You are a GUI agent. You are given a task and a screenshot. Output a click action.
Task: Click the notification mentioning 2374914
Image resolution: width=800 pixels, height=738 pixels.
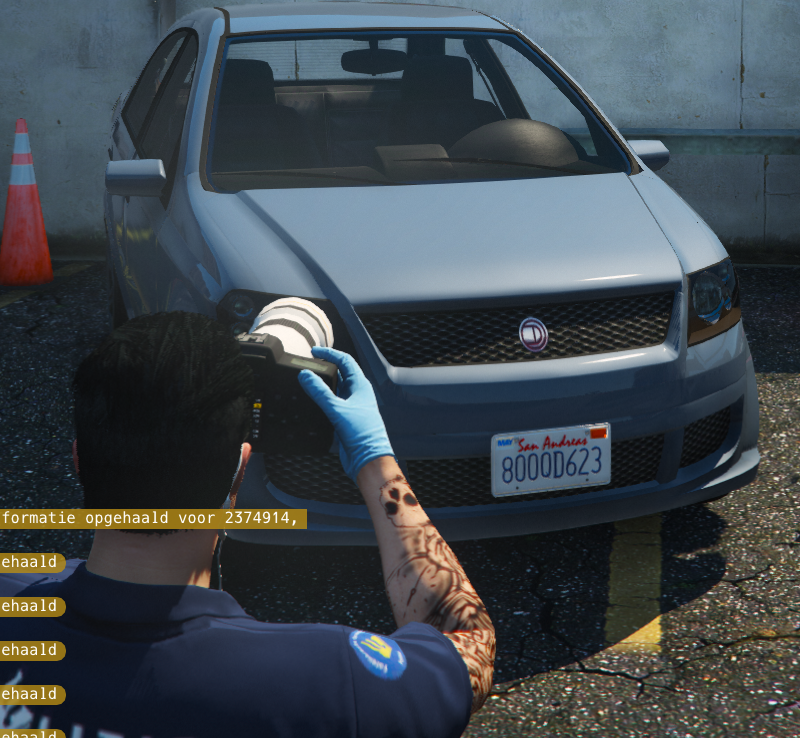pyautogui.click(x=152, y=519)
